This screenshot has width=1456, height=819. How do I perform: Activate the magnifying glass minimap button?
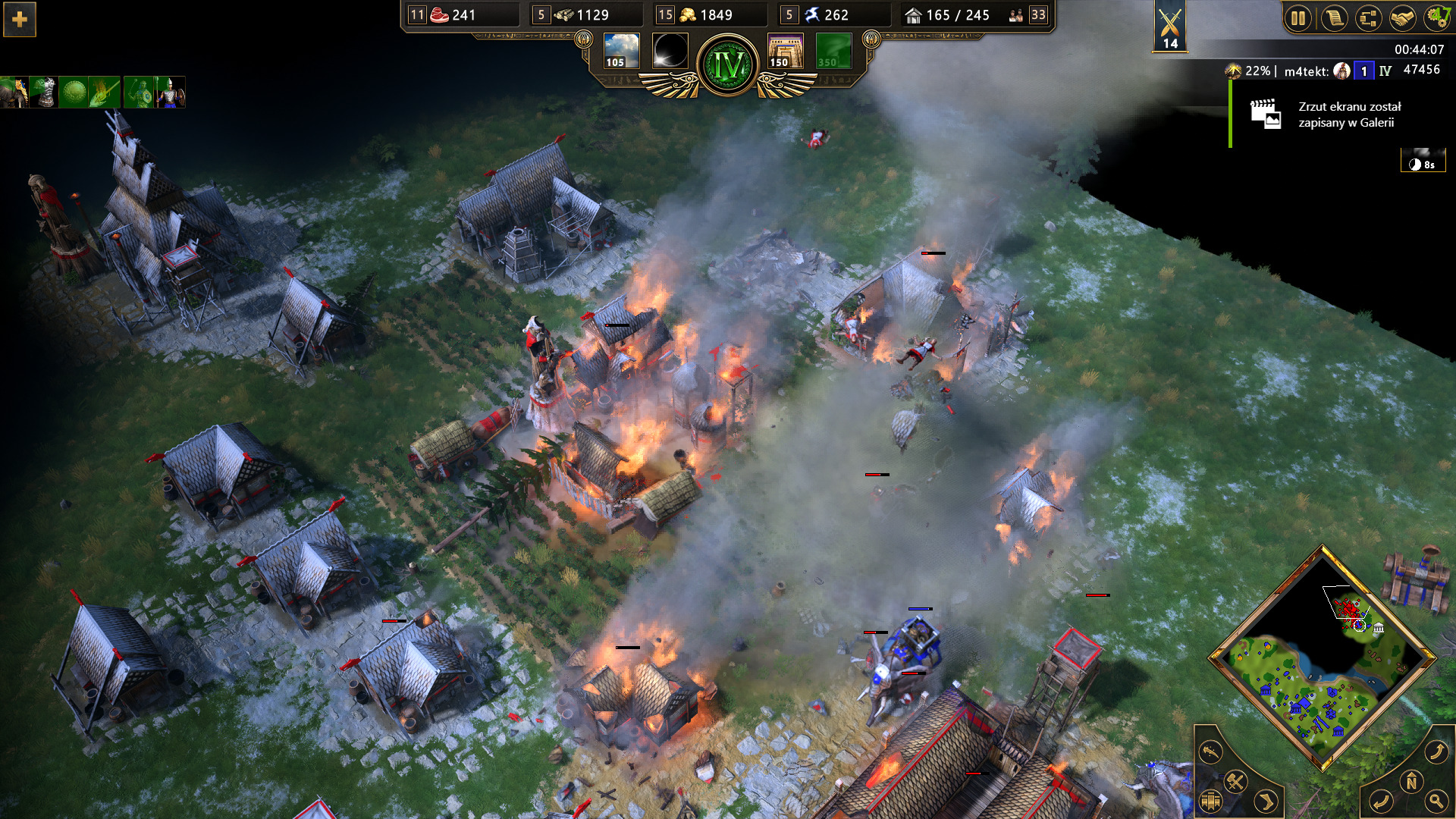click(x=1436, y=800)
